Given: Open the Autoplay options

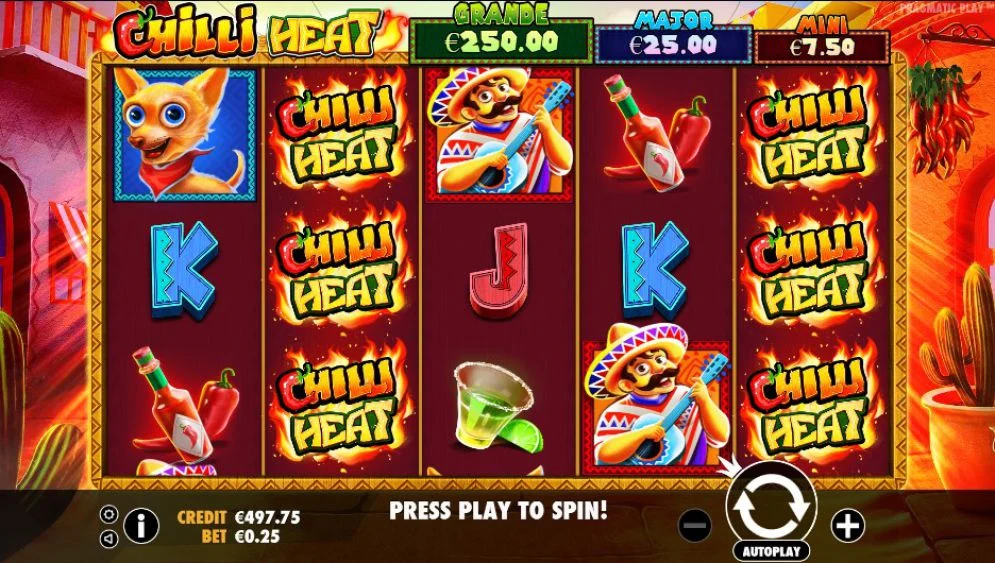Looking at the screenshot, I should click(771, 551).
